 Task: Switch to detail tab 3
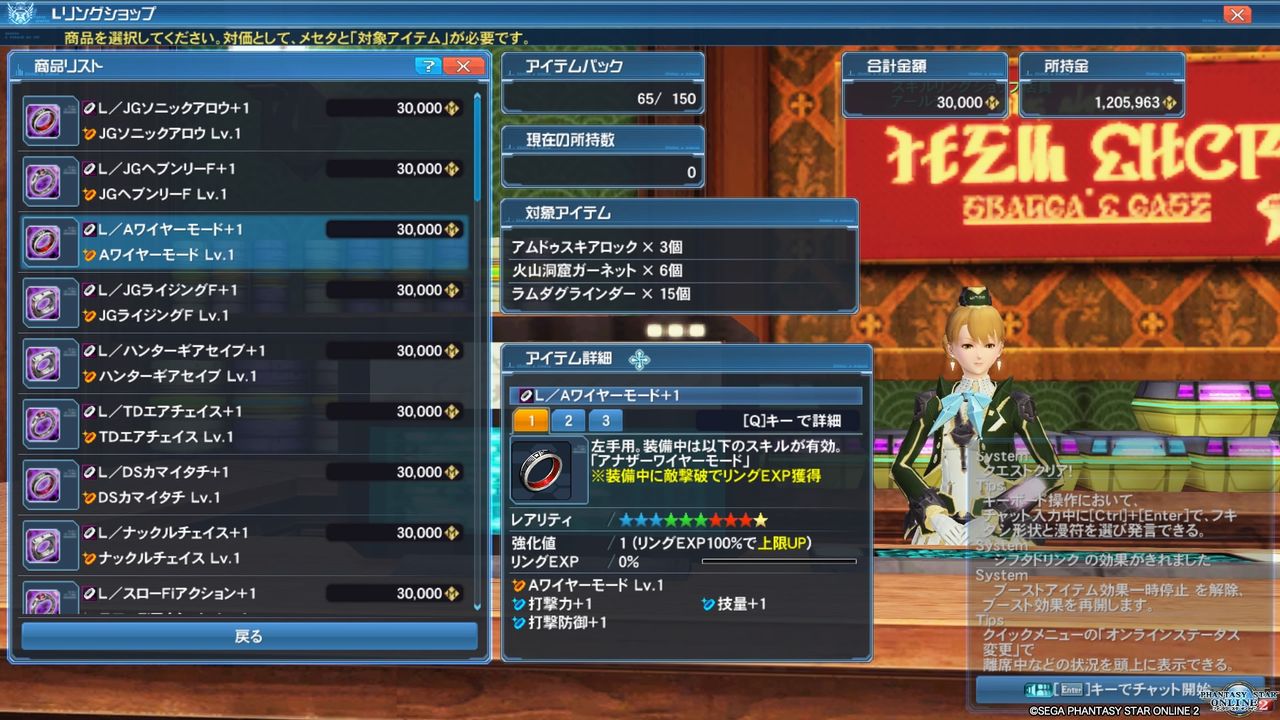[603, 420]
